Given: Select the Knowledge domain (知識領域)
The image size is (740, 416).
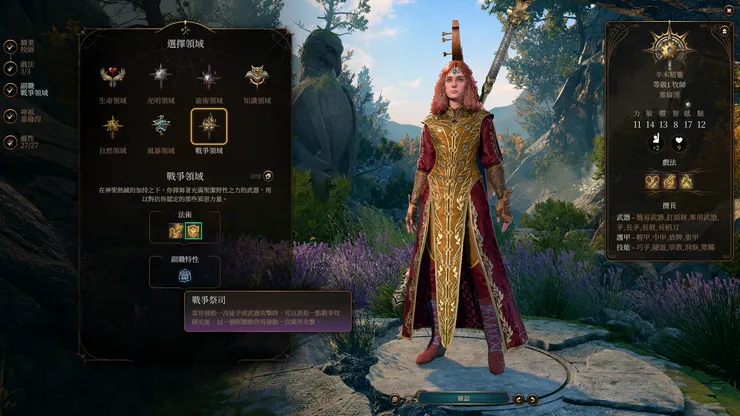Looking at the screenshot, I should click(x=255, y=77).
